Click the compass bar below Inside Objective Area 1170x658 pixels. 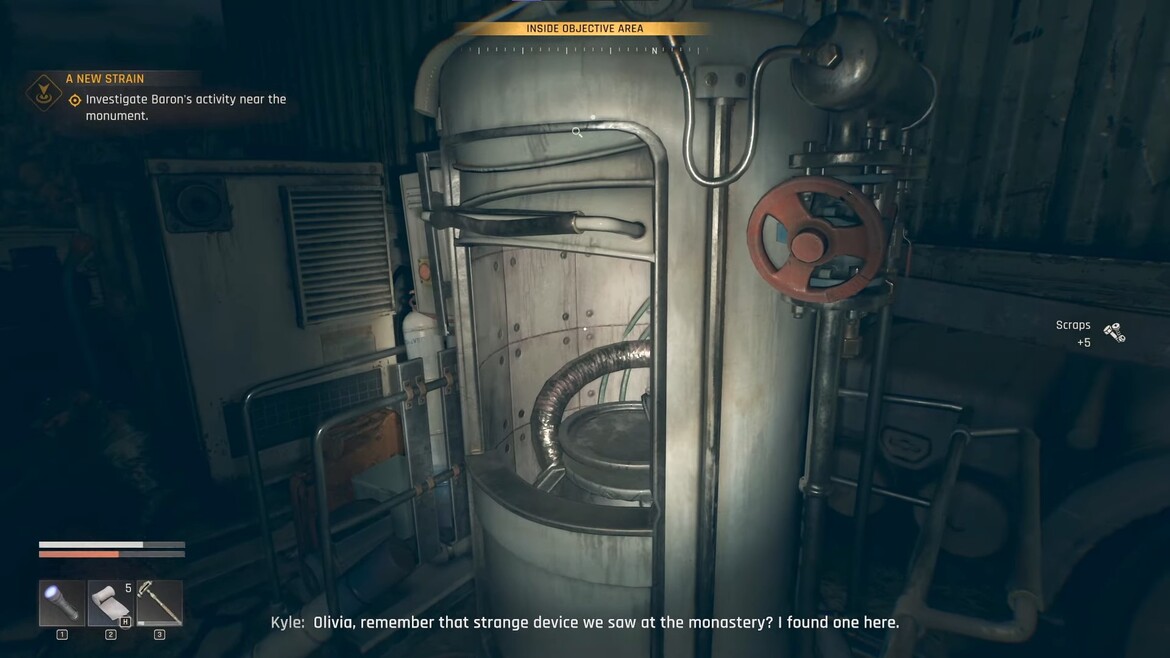584,49
